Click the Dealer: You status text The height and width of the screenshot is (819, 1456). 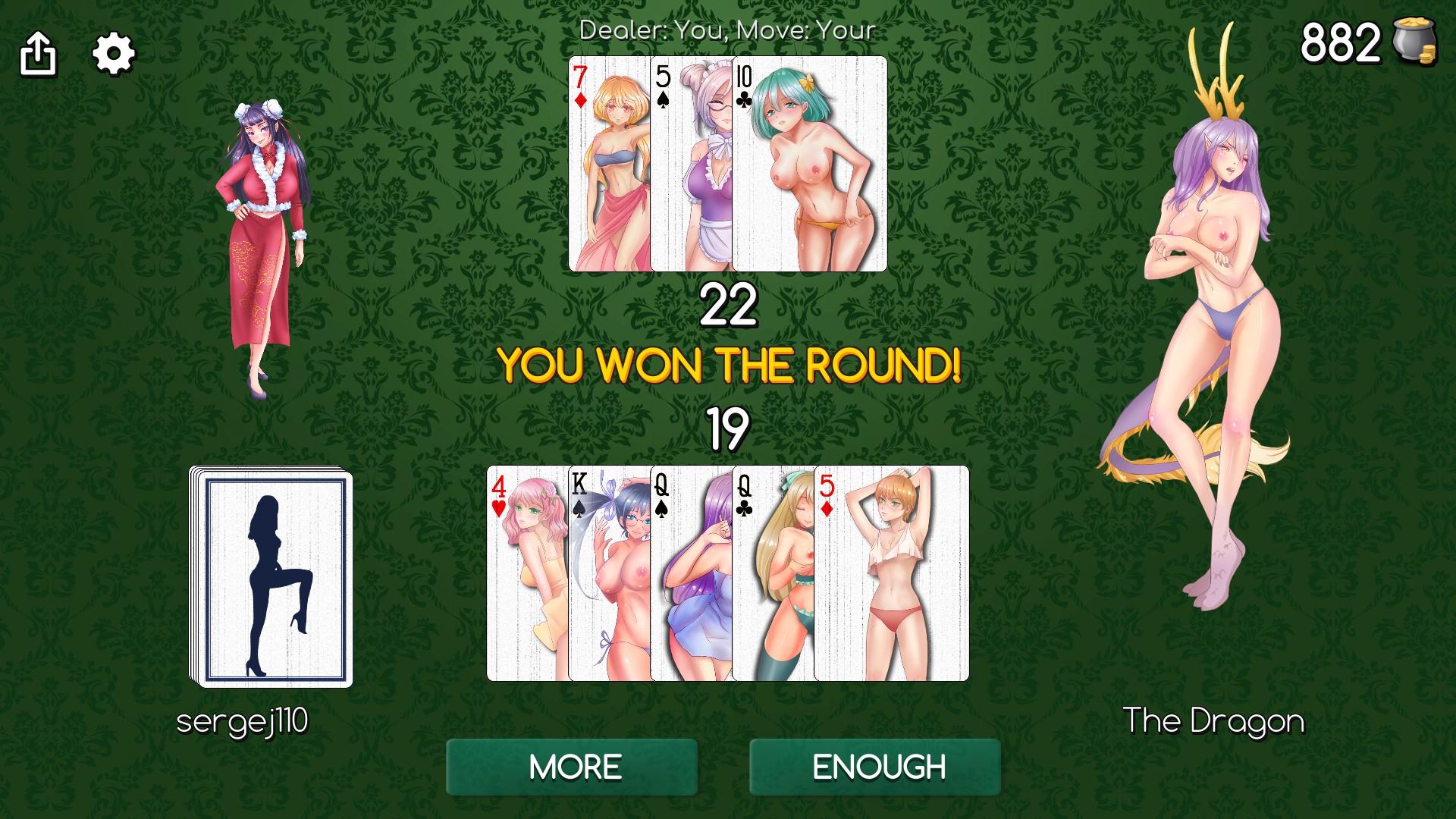pos(726,30)
